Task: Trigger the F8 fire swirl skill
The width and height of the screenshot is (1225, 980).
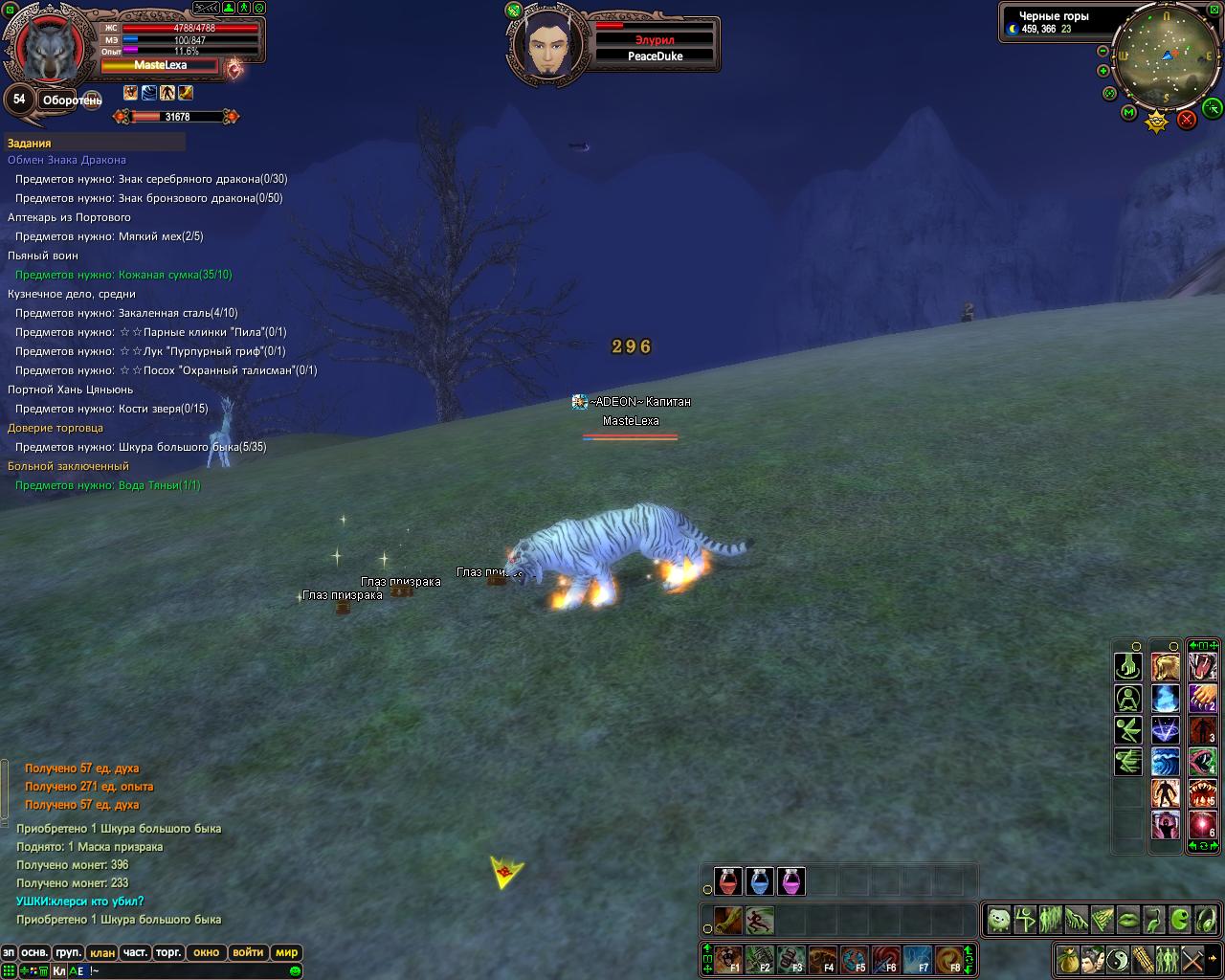Action: [x=949, y=959]
